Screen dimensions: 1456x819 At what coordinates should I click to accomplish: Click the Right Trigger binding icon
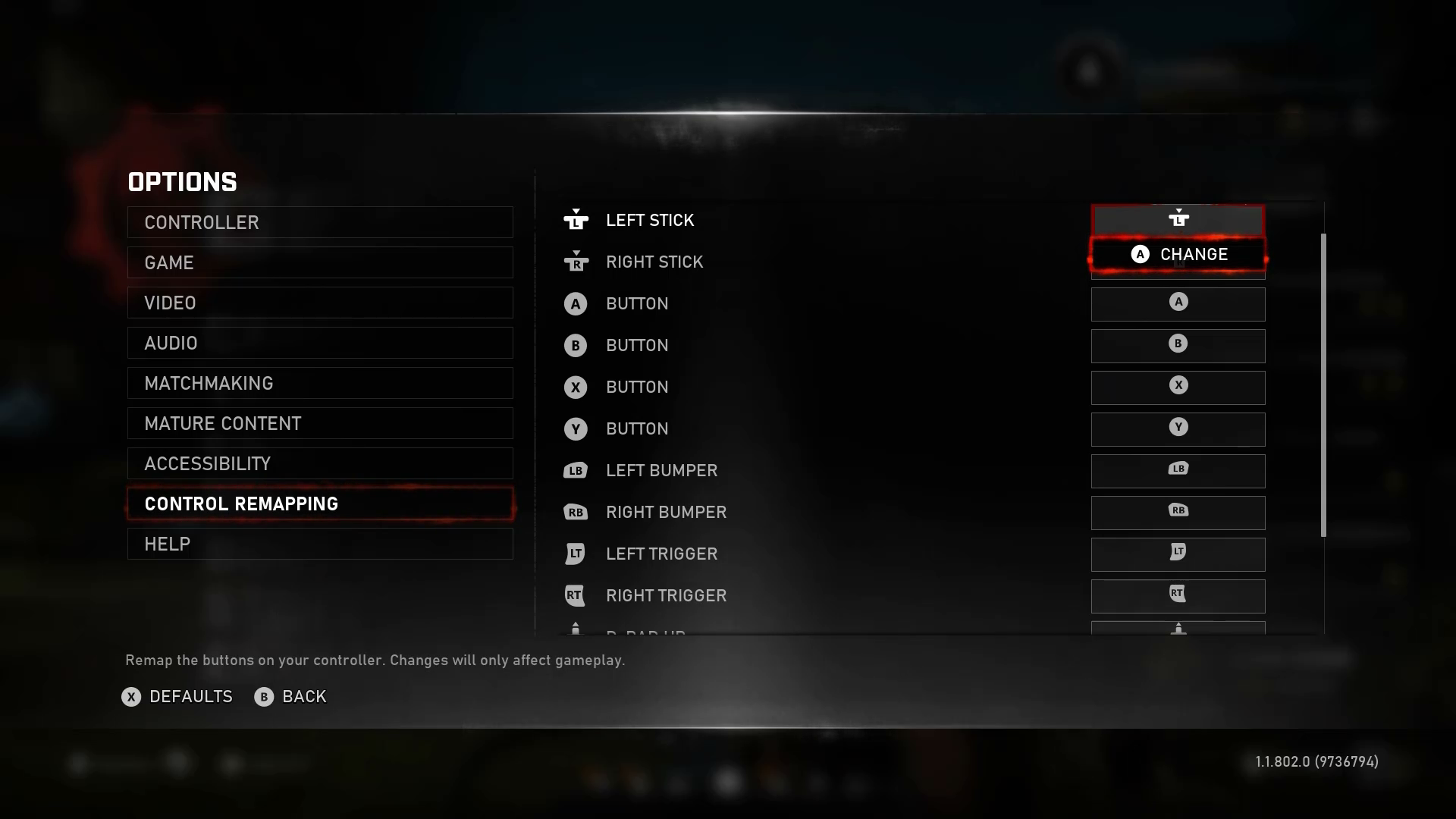tap(1178, 596)
